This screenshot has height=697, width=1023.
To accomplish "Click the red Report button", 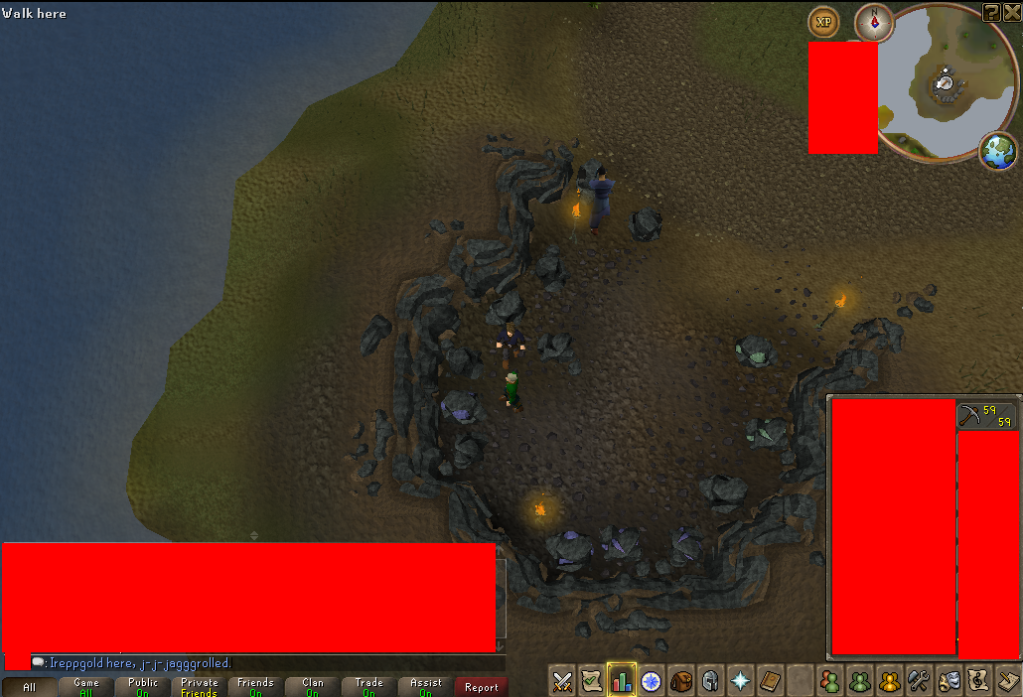I will coord(481,687).
